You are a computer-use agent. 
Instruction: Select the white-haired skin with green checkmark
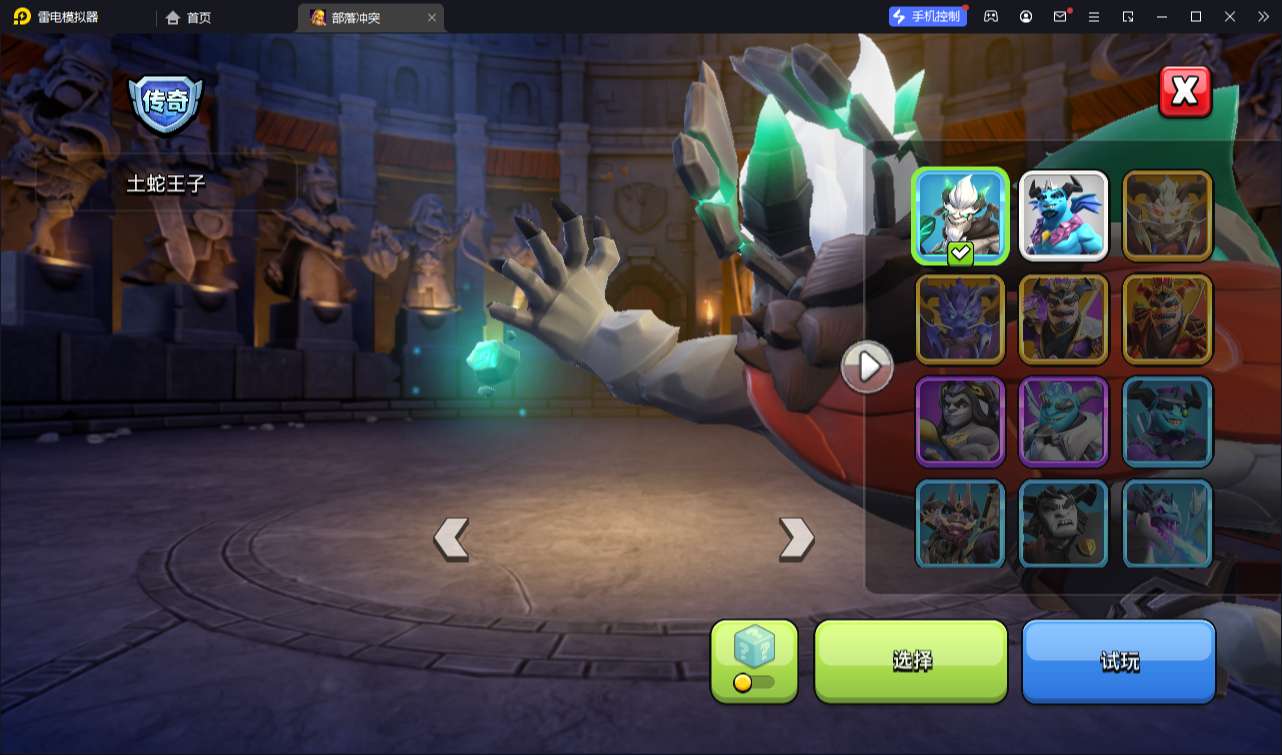[x=960, y=216]
